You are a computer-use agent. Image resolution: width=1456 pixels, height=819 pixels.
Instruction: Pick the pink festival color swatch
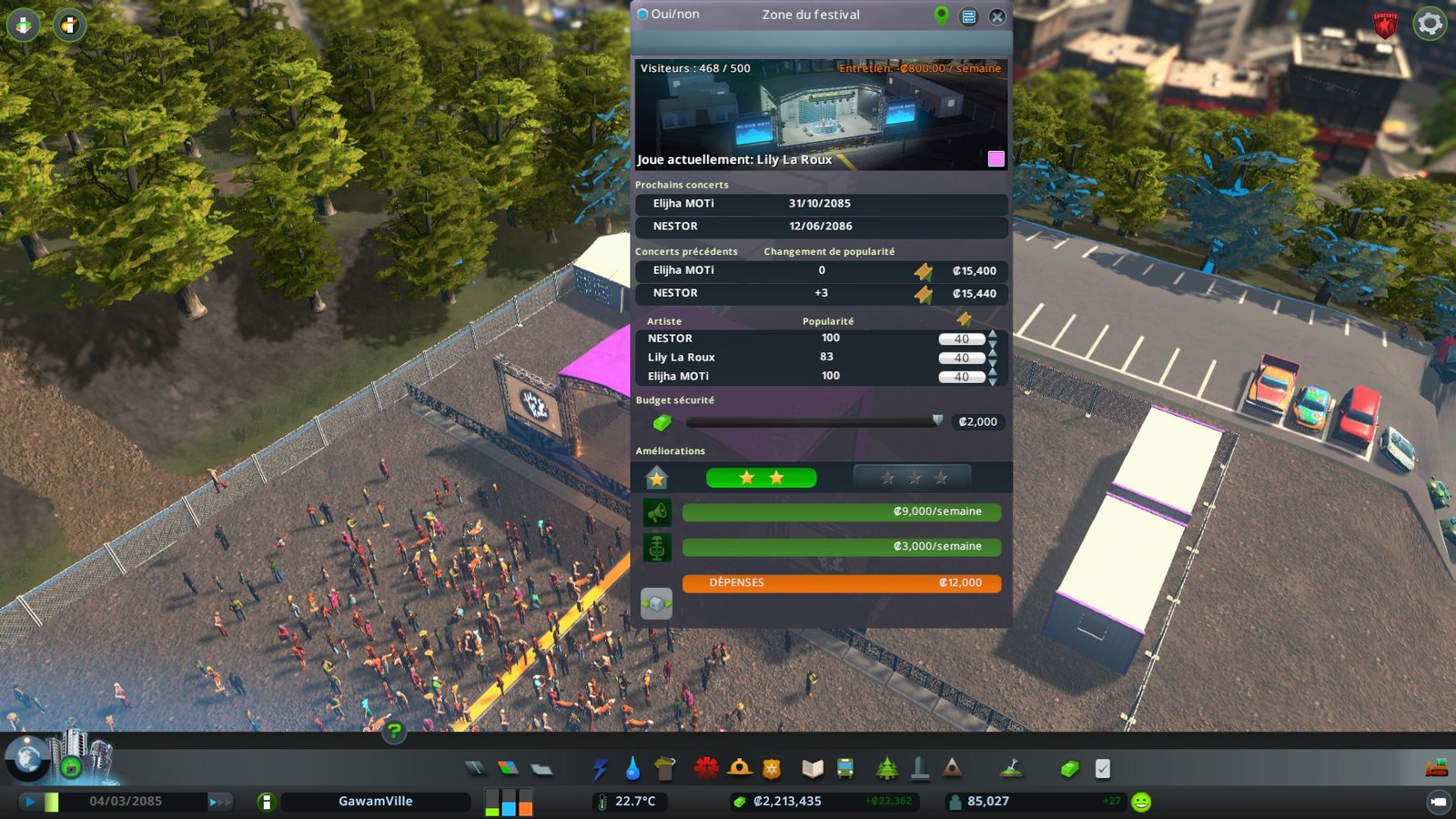click(996, 158)
